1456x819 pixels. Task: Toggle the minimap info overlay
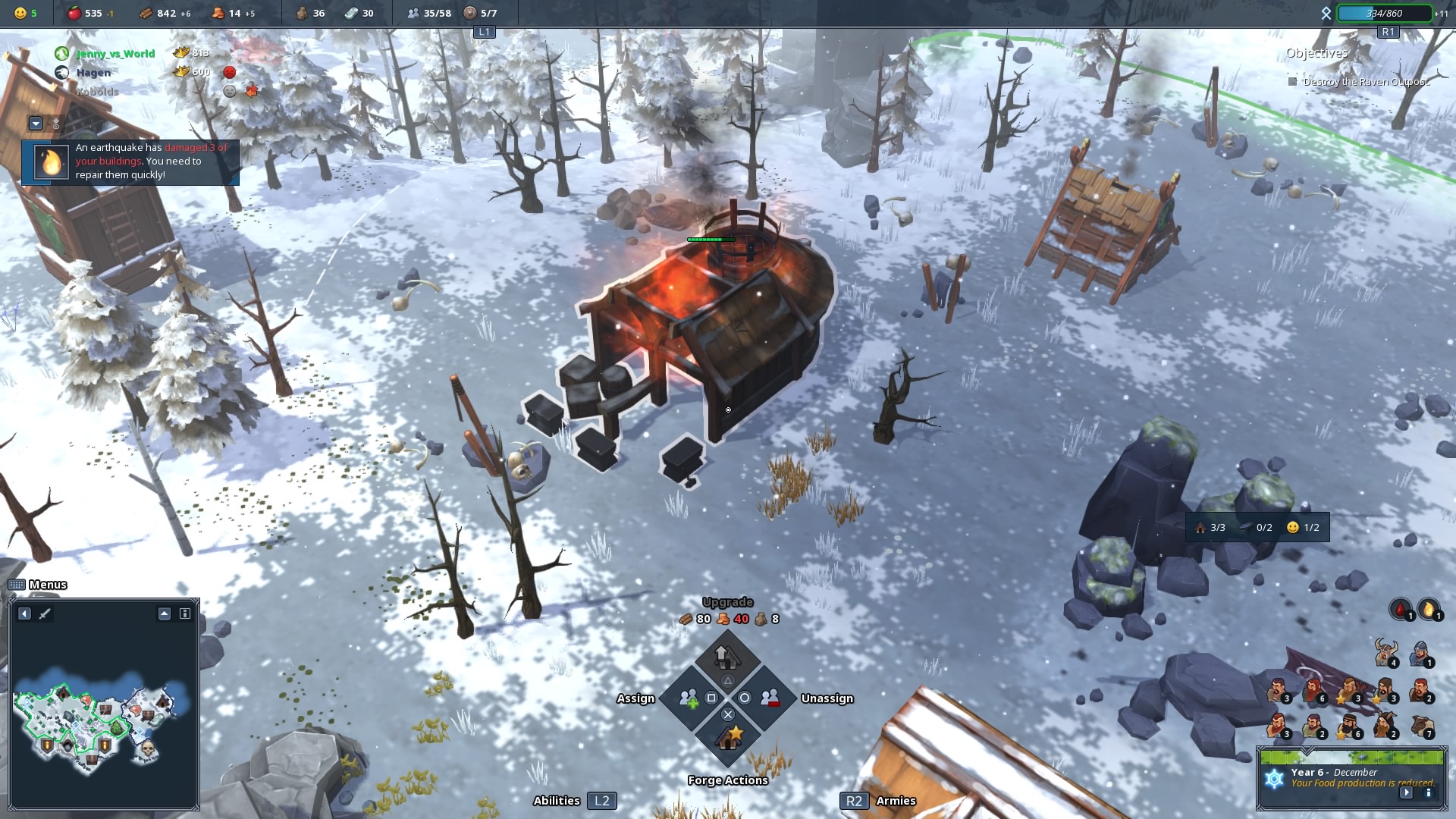pos(184,614)
